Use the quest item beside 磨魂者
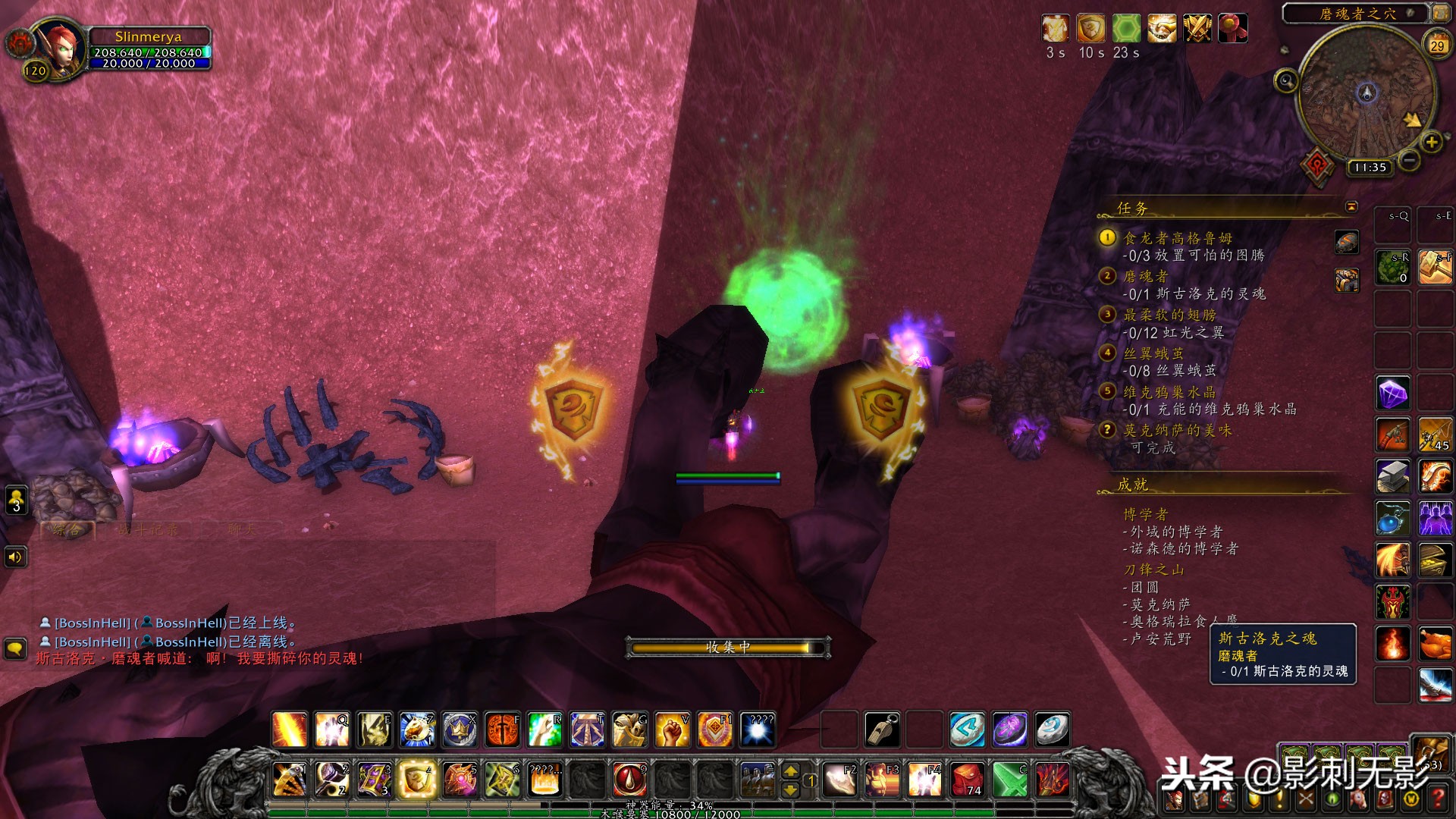This screenshot has height=819, width=1456. tap(1347, 280)
